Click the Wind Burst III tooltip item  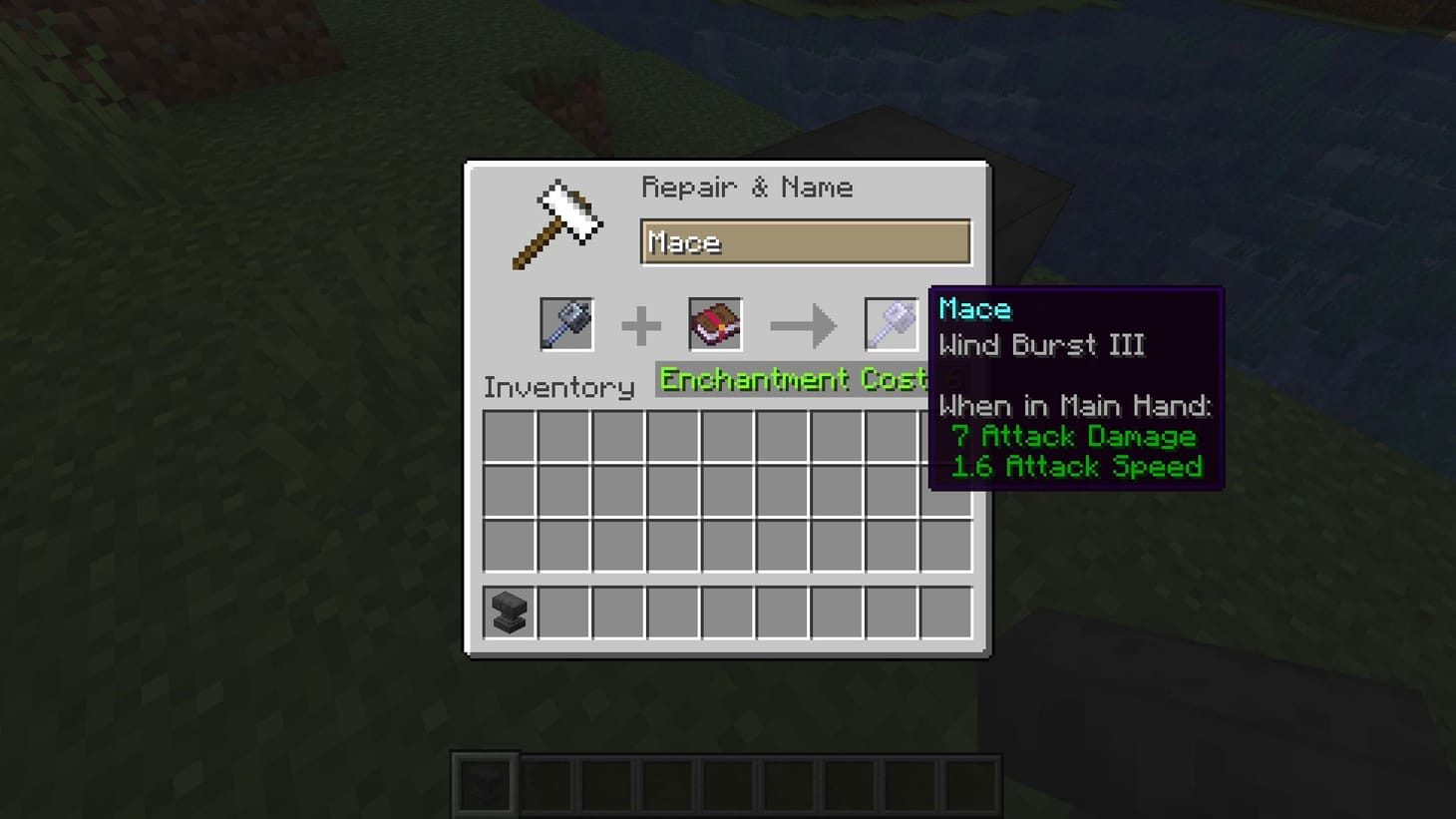1043,345
